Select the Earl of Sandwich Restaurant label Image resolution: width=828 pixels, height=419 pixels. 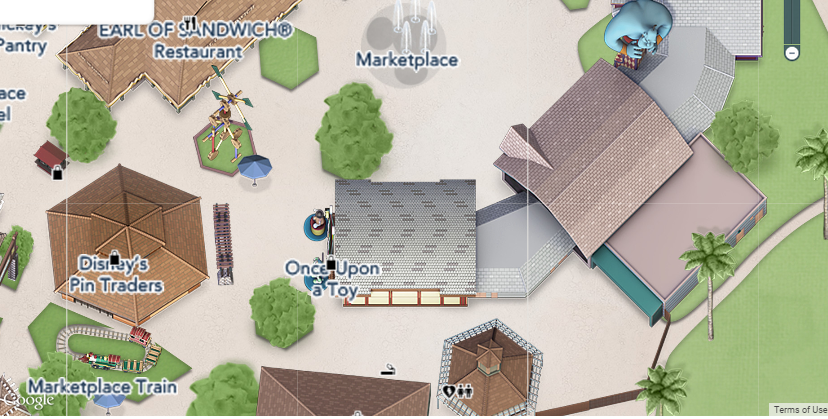pos(196,41)
